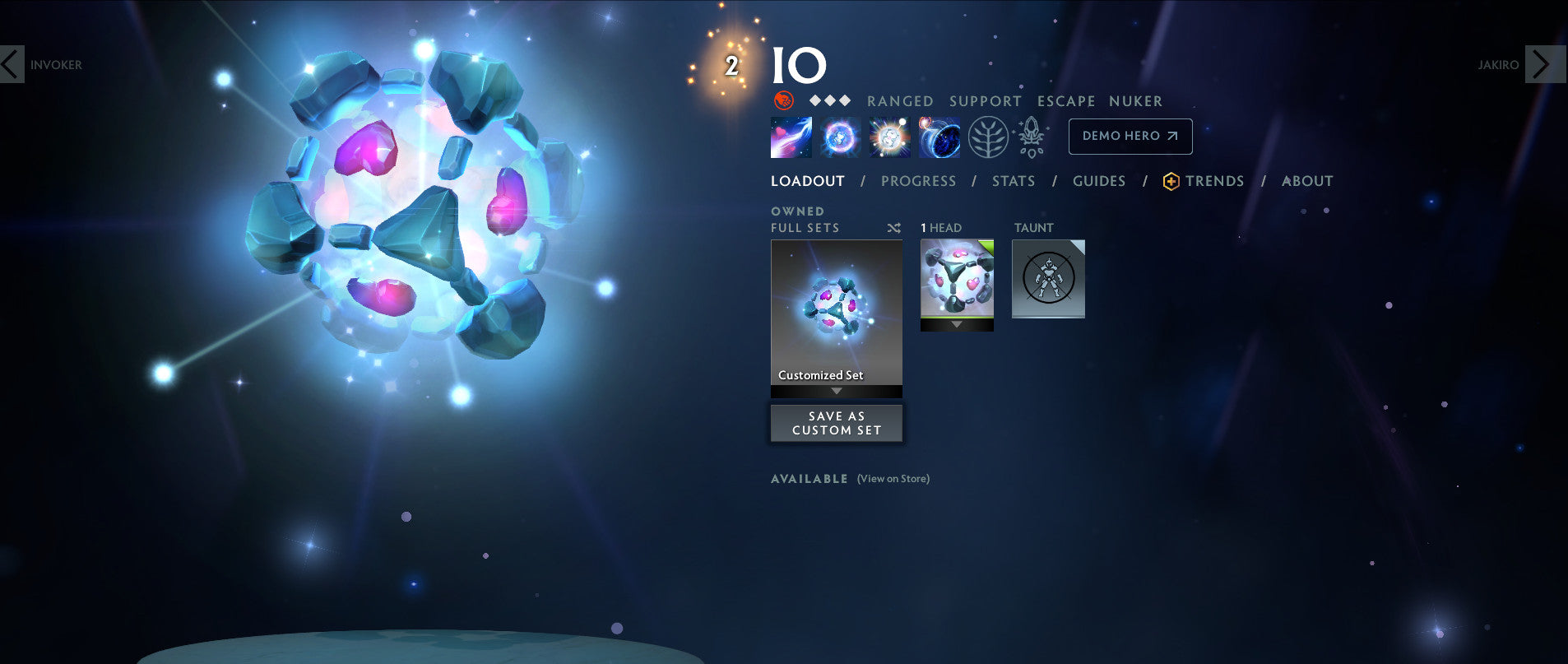
Task: View the Aghanim's upgrade icon
Action: (1031, 137)
